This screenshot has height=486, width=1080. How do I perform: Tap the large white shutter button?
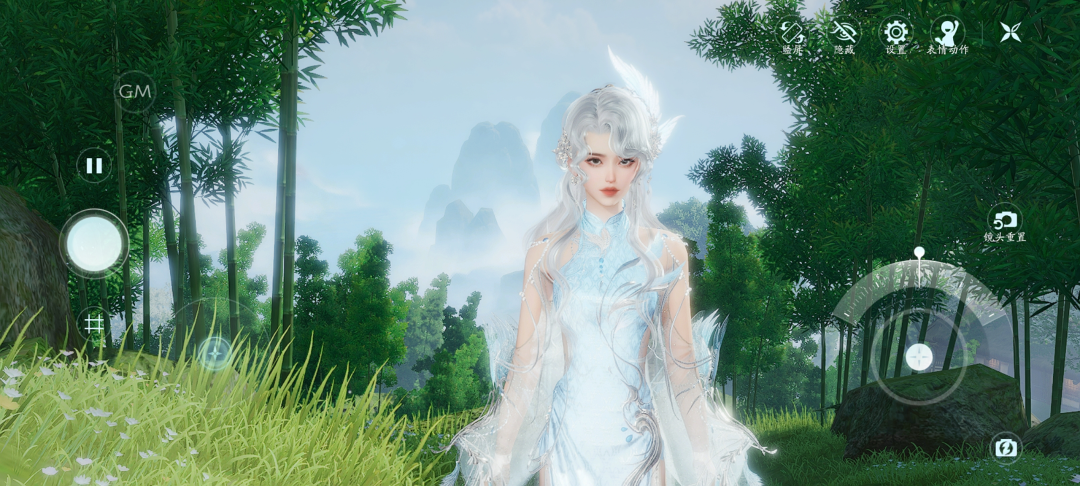tap(94, 243)
